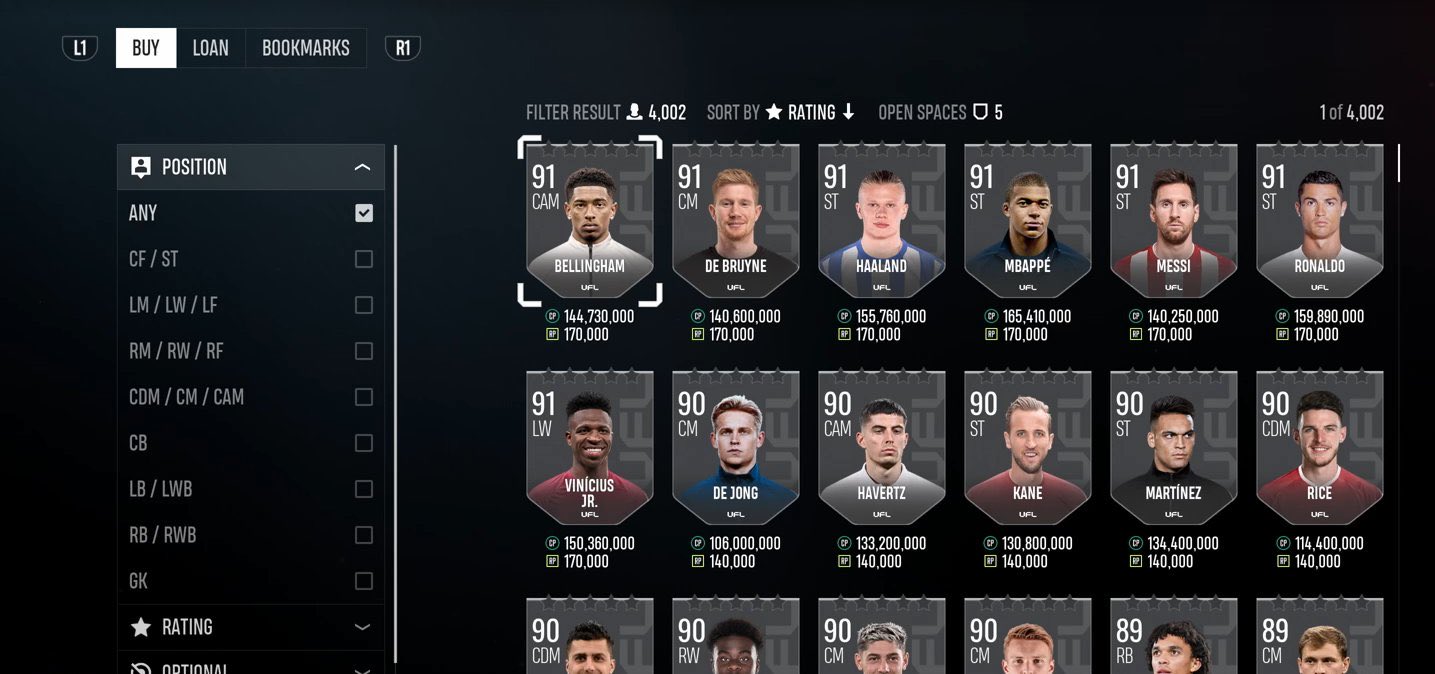Toggle the Any position checkbox
The height and width of the screenshot is (674, 1435).
pyautogui.click(x=364, y=213)
